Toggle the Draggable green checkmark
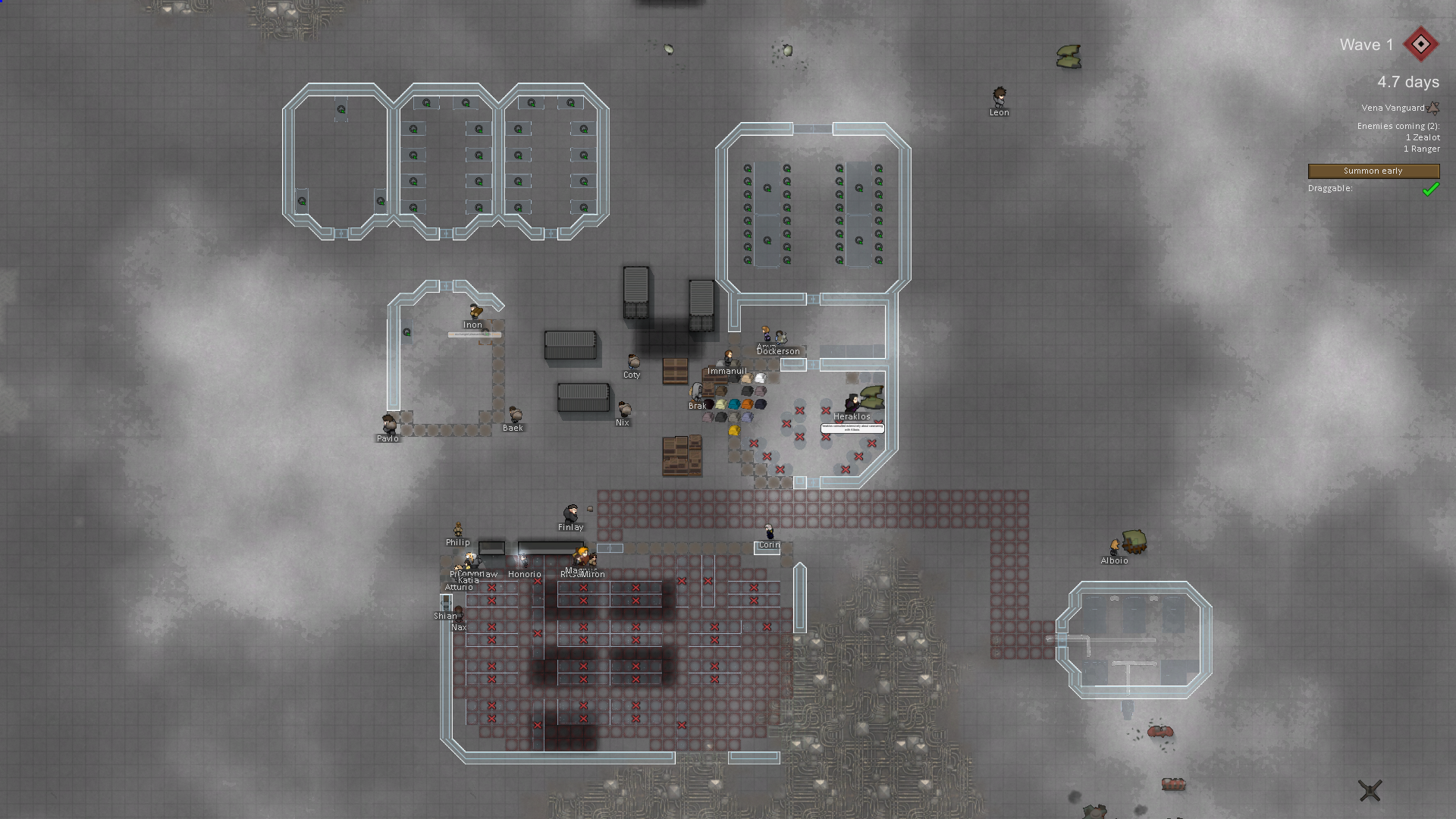 1430,189
